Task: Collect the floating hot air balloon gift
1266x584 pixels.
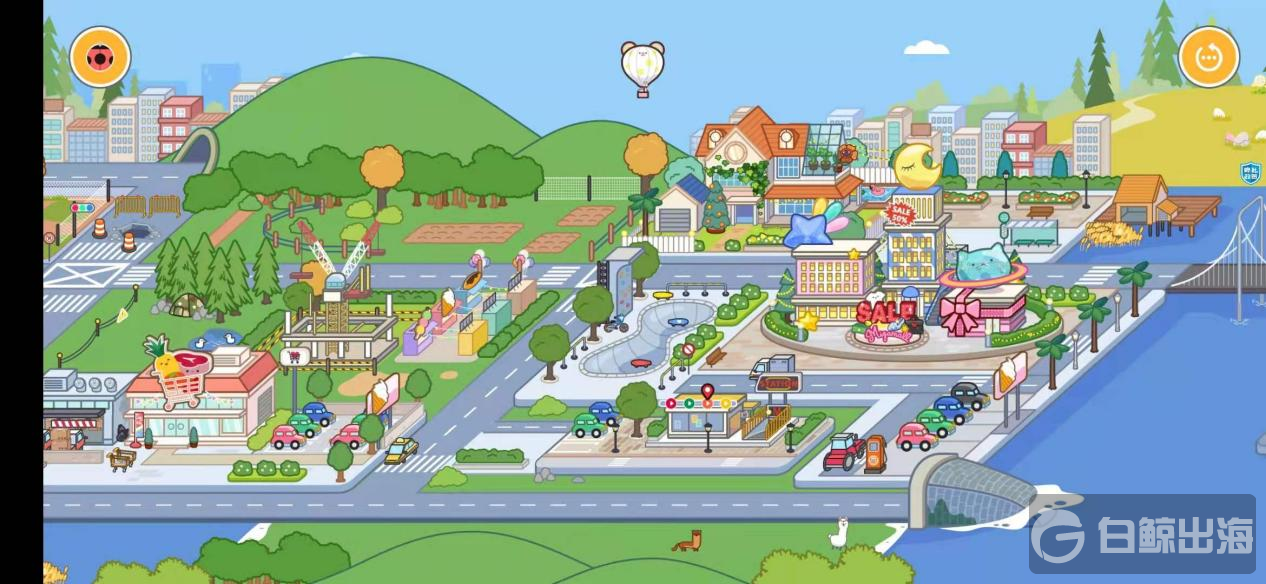Action: (x=642, y=68)
